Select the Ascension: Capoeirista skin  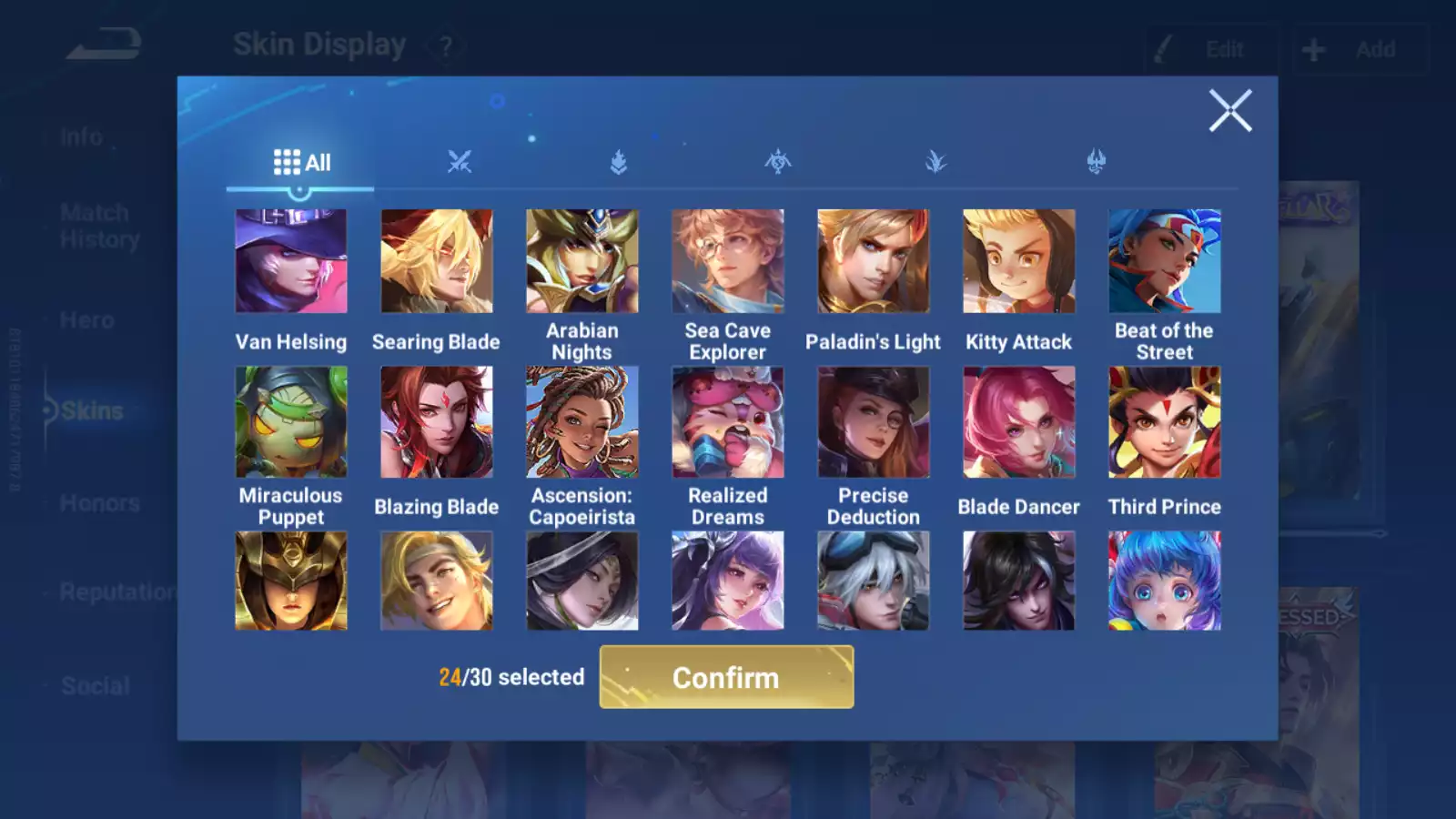tap(582, 422)
